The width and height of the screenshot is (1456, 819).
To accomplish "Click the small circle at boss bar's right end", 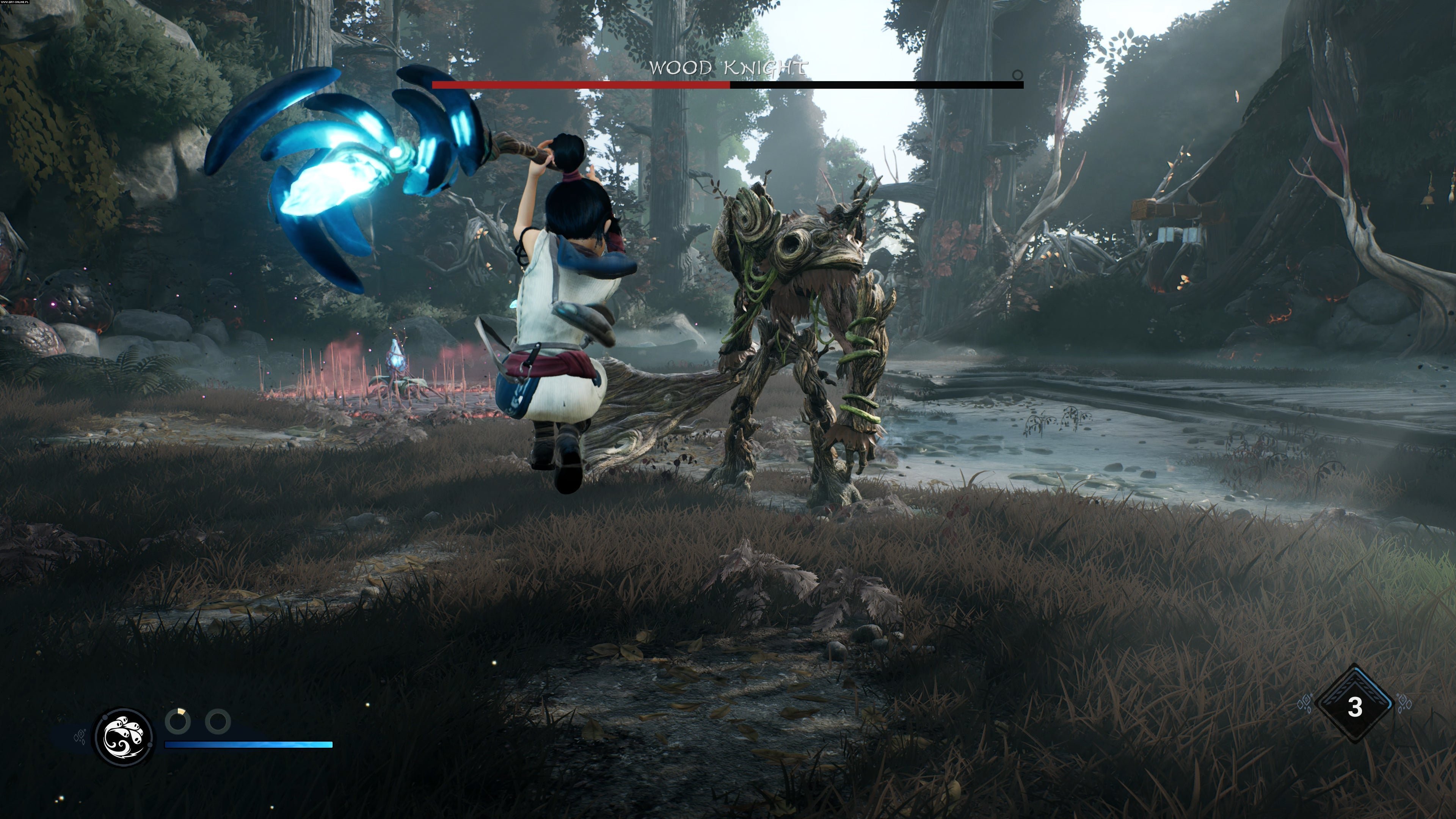I will pyautogui.click(x=1017, y=74).
